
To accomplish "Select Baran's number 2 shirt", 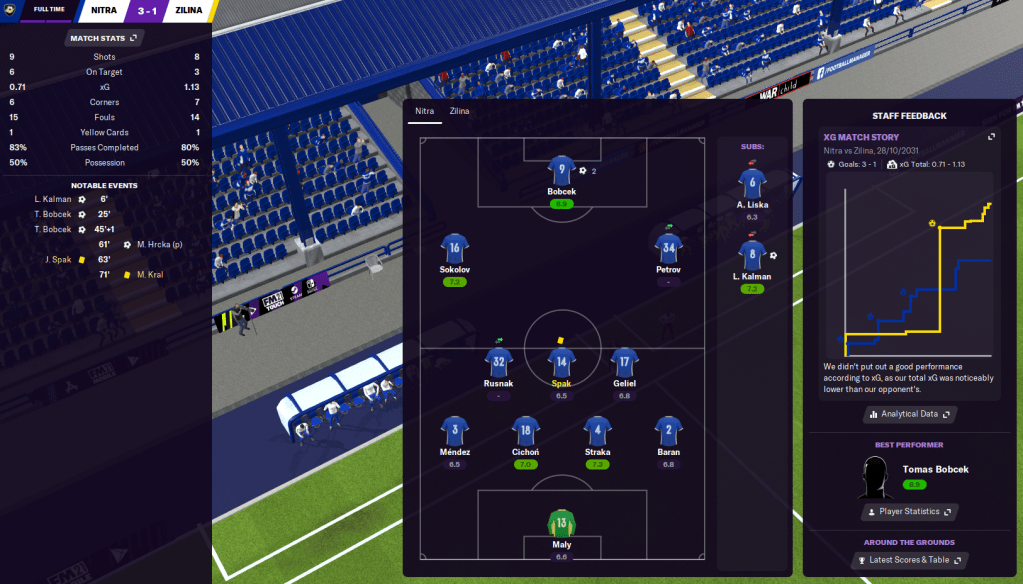I will pos(668,431).
